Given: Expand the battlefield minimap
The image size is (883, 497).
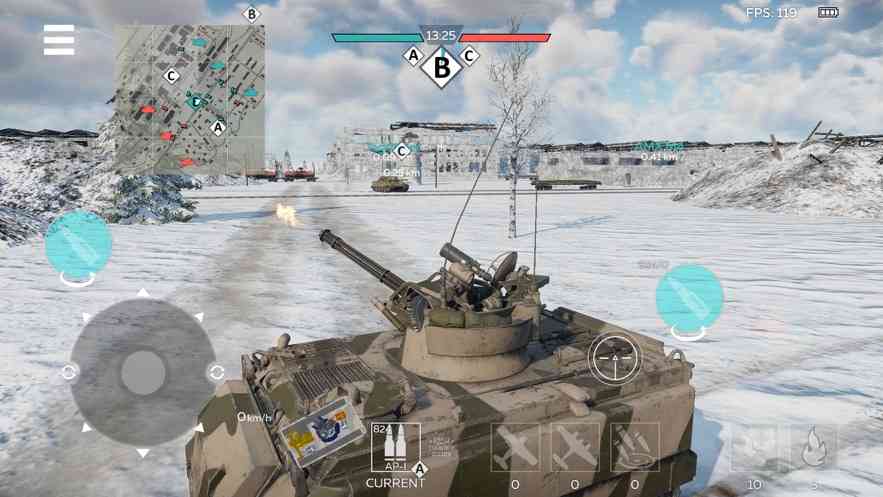Looking at the screenshot, I should [189, 97].
